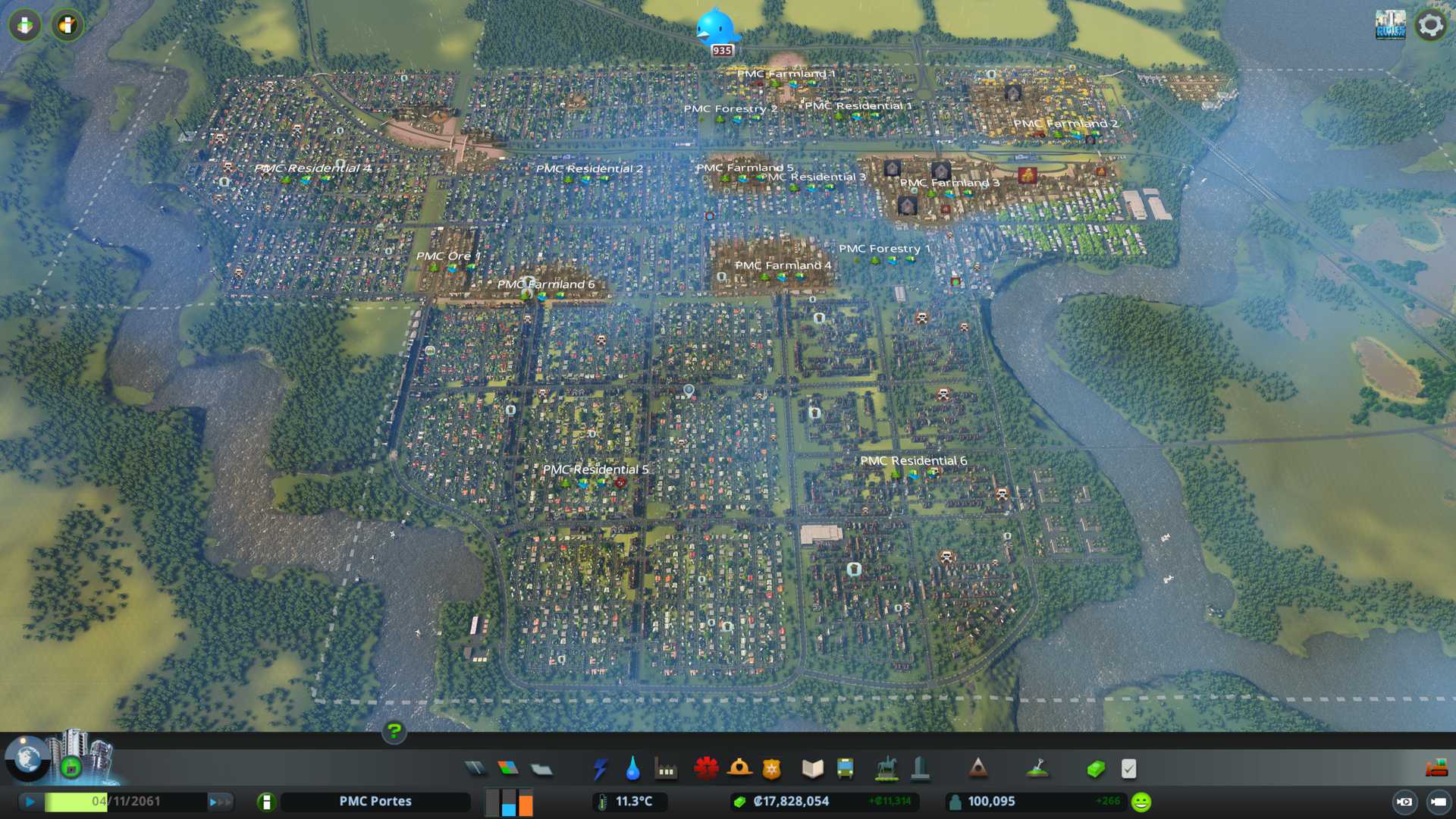Open the Economy money panel
This screenshot has width=1456, height=819.
(x=1096, y=769)
